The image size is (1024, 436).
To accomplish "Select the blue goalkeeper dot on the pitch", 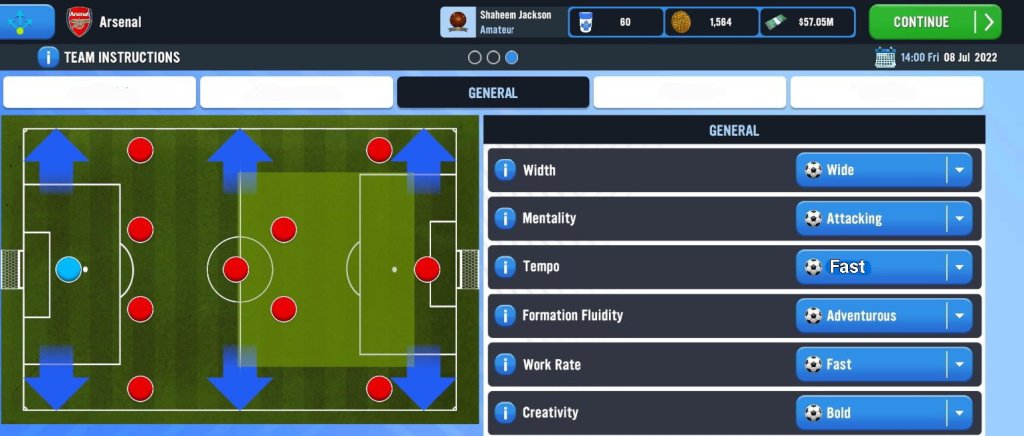I will coord(68,269).
